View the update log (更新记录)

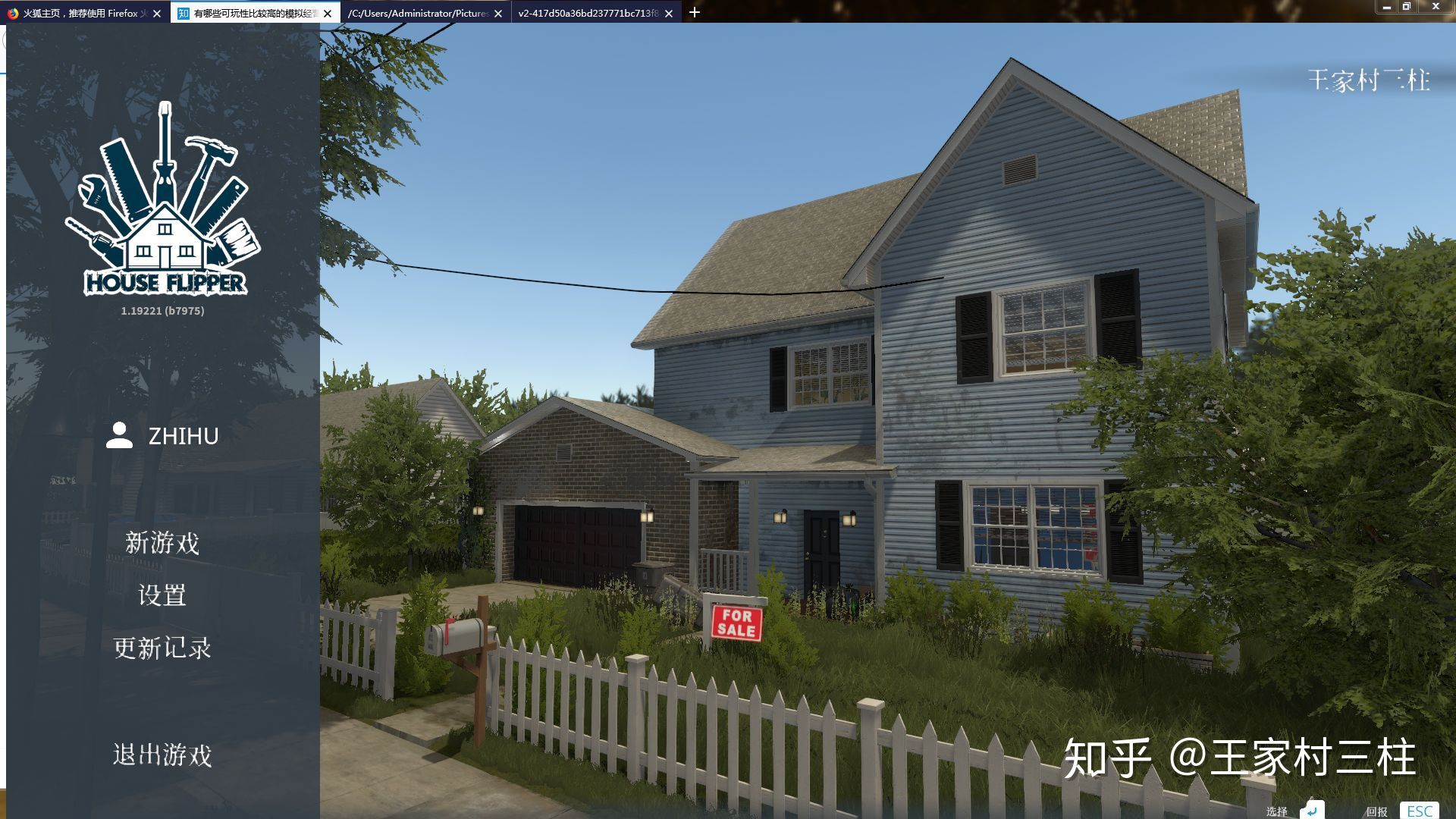pos(162,648)
